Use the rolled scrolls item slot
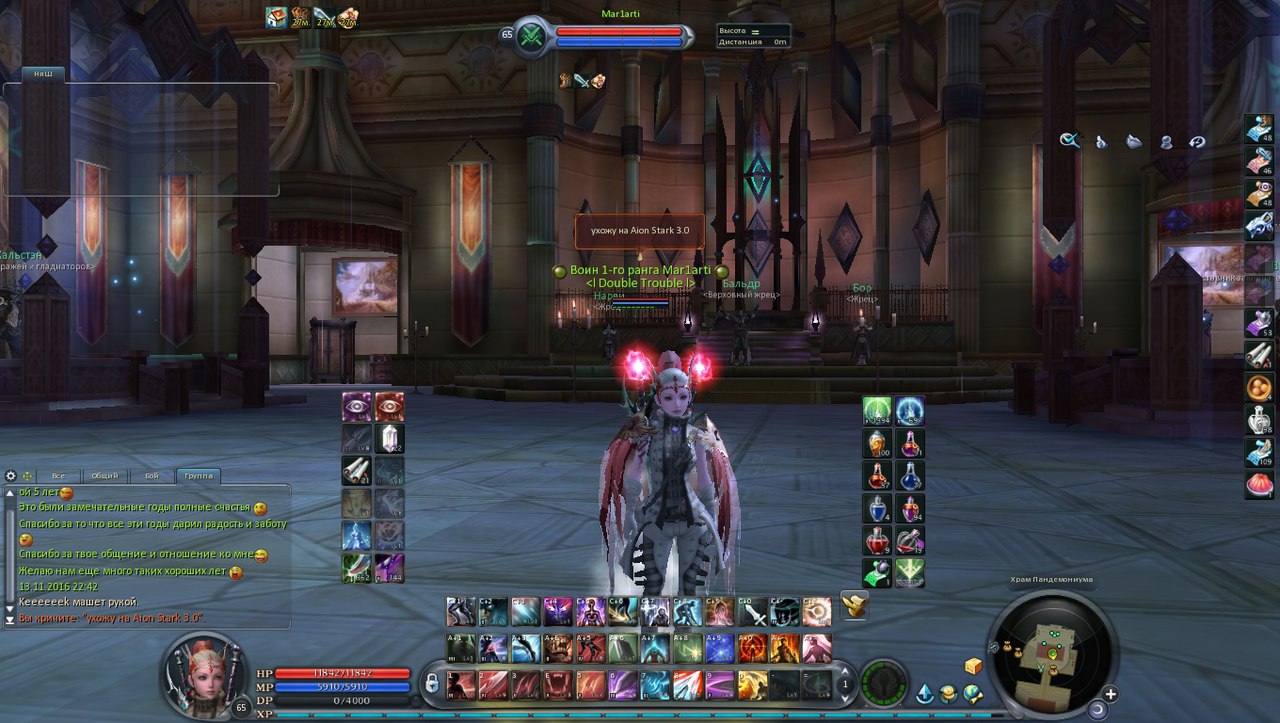The width and height of the screenshot is (1280, 723). (357, 470)
